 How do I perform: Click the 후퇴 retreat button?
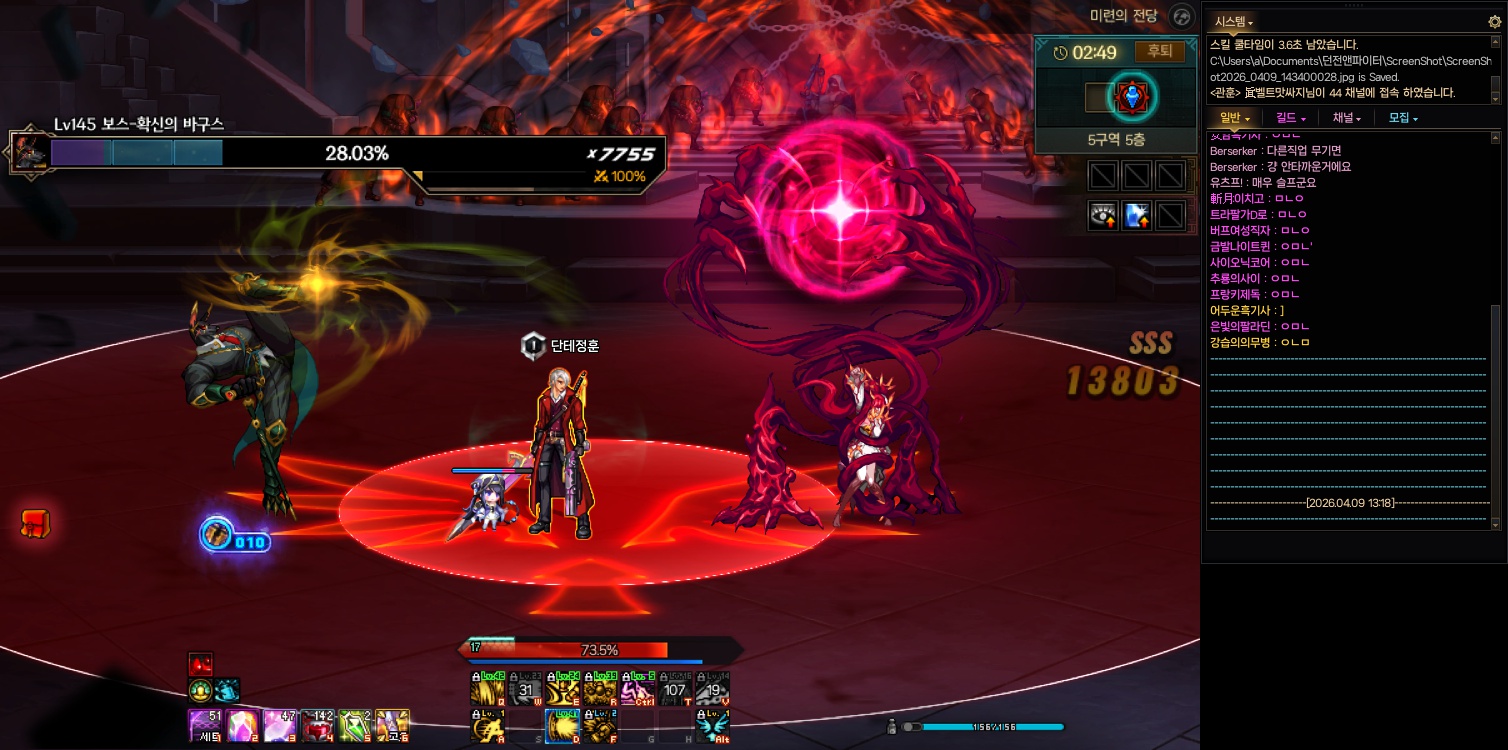click(1159, 51)
